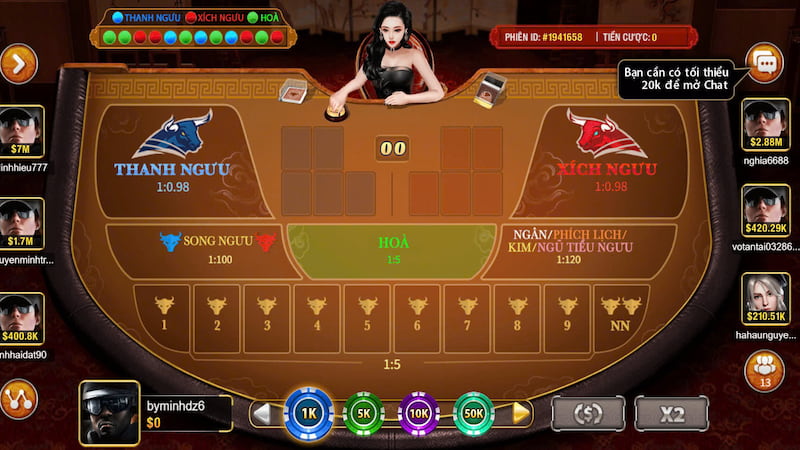Select the 50K chip
Image resolution: width=800 pixels, height=450 pixels.
(x=474, y=412)
